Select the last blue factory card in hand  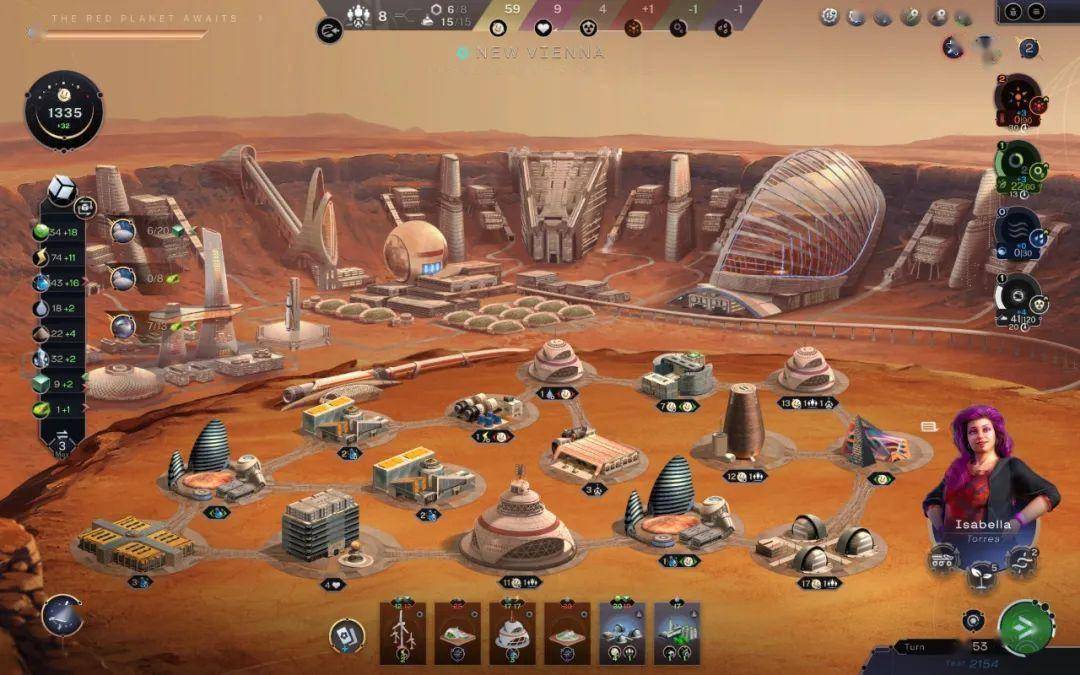point(677,633)
